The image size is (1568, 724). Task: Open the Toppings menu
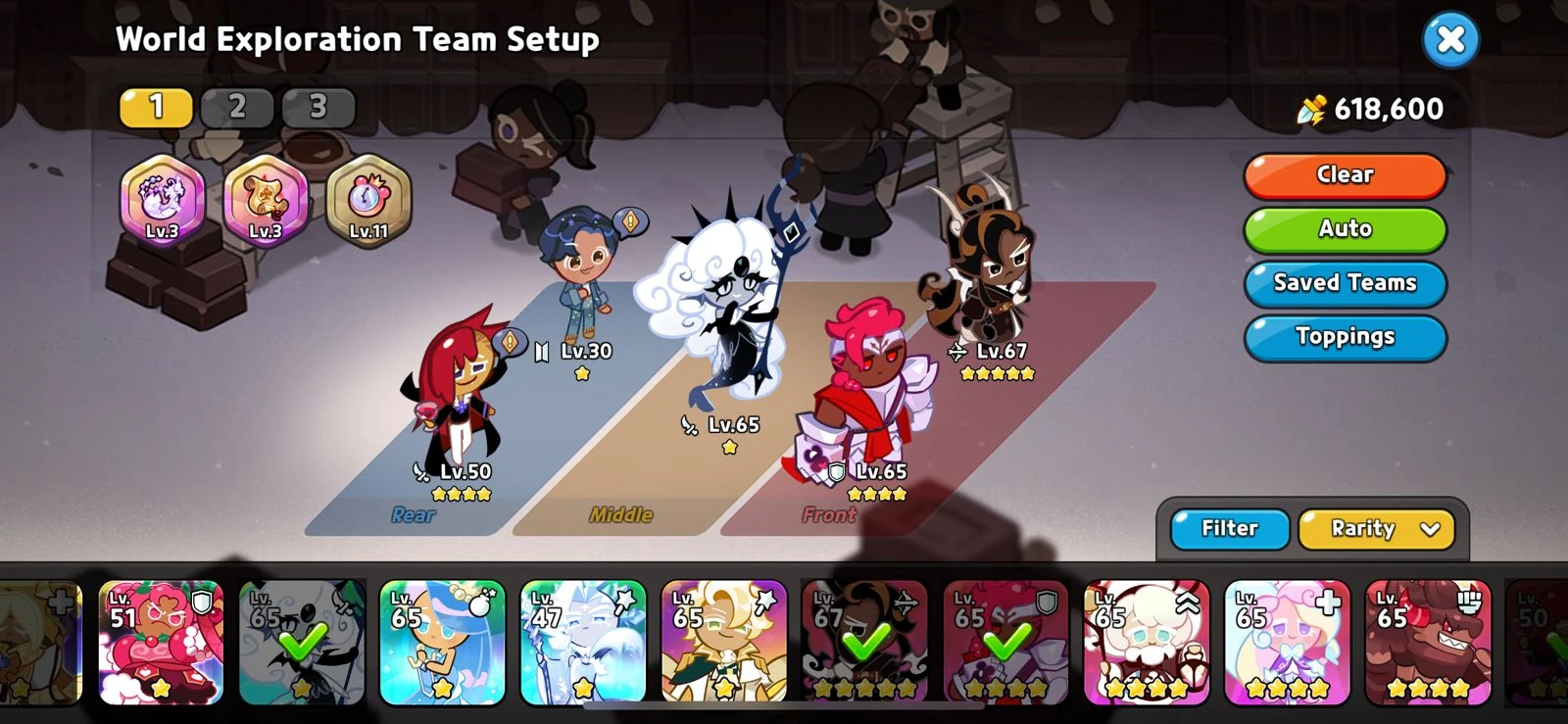1344,337
